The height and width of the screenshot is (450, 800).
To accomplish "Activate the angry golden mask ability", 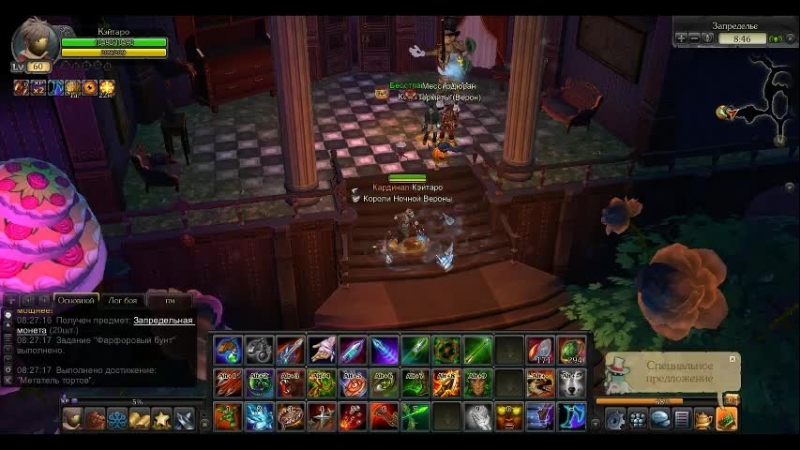I will (509, 416).
